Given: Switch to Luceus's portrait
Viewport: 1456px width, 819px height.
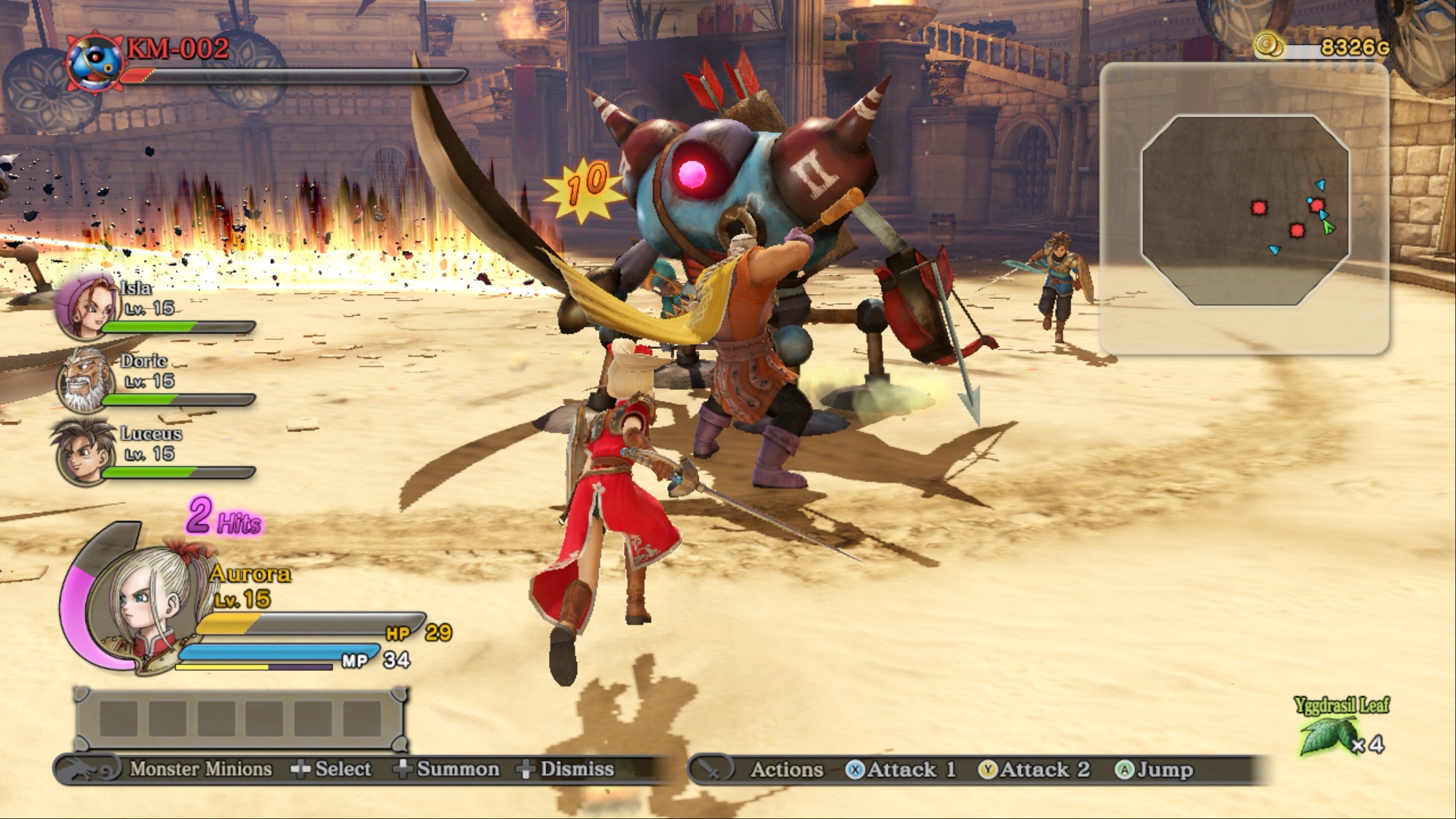Looking at the screenshot, I should coord(82,452).
